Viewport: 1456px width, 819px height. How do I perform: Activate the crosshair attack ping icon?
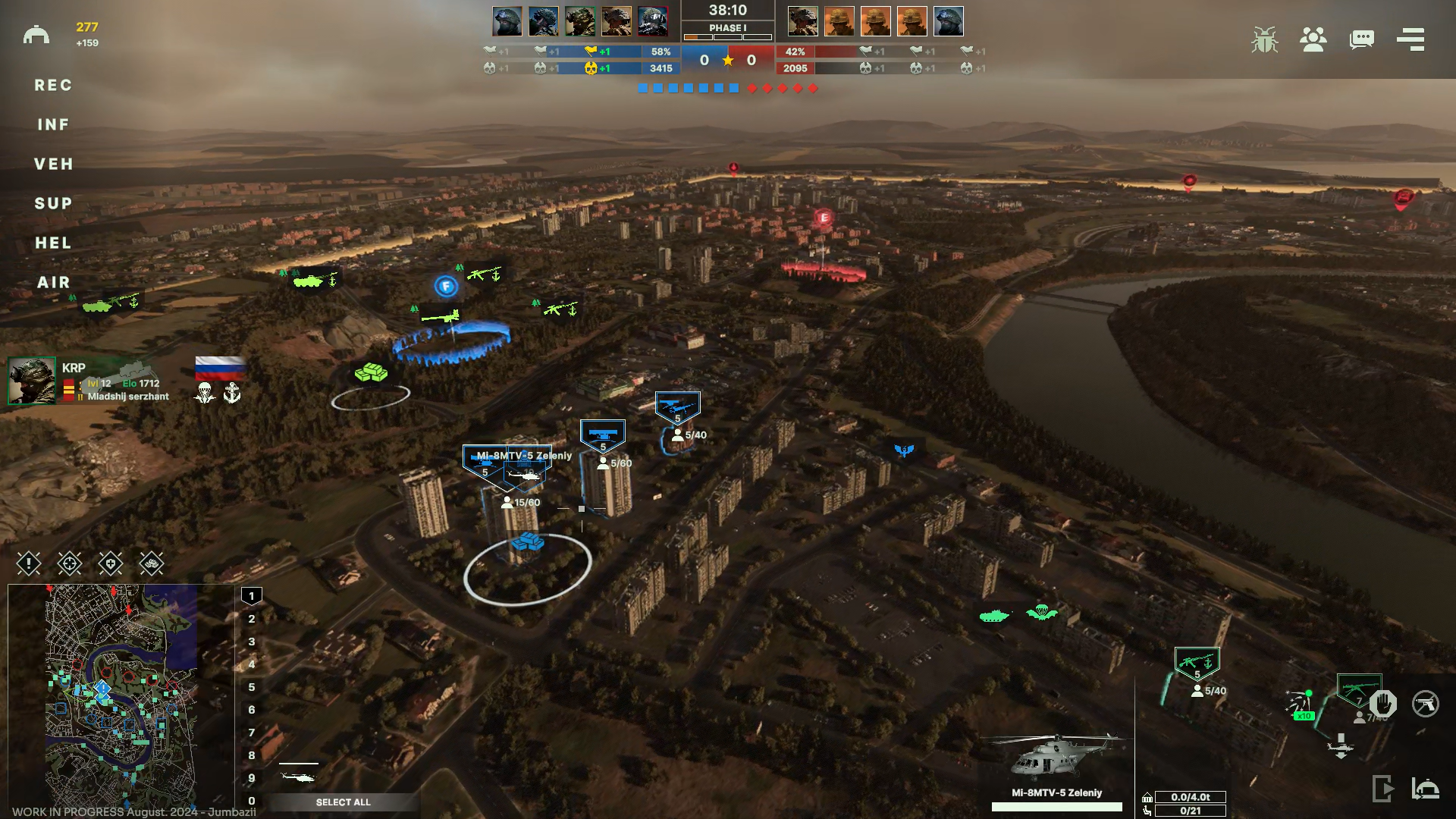70,563
